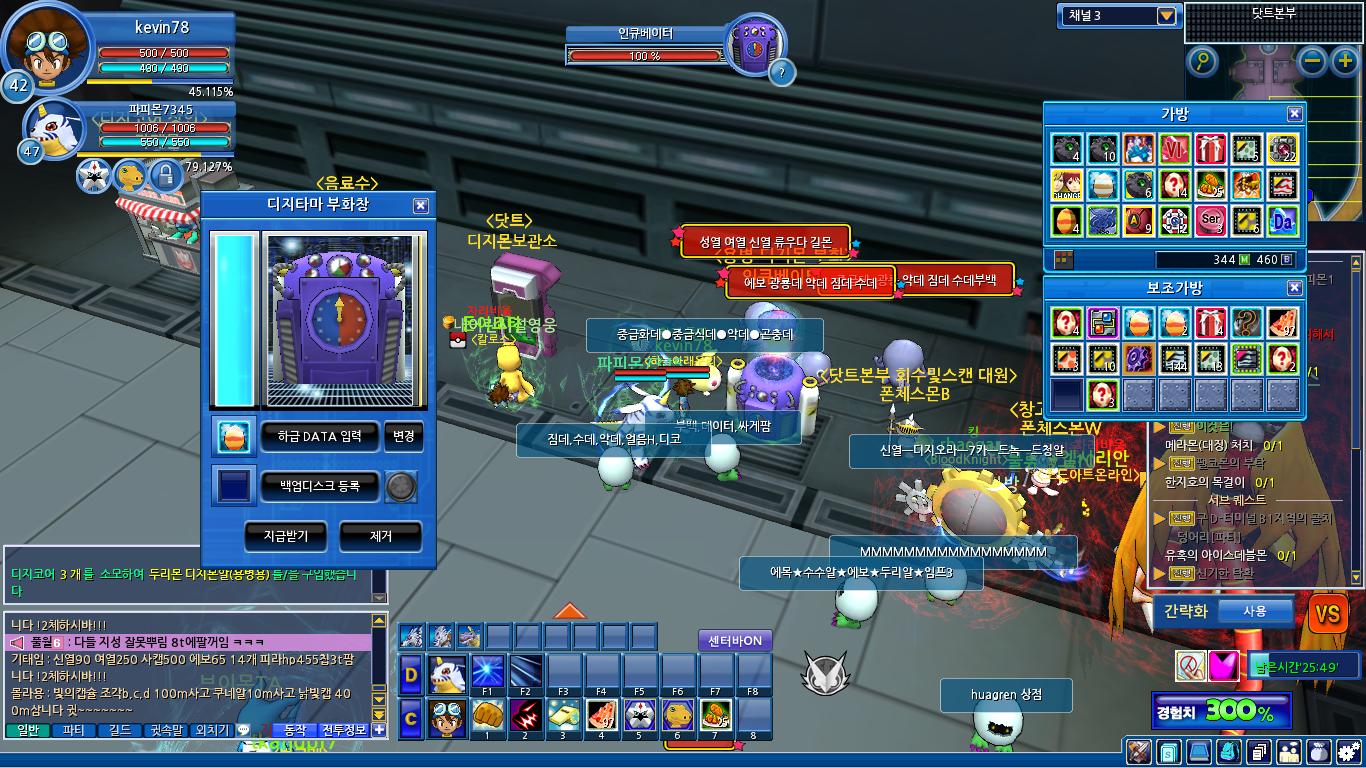
Task: Click the 하급 DATA 입력 button
Action: point(321,436)
